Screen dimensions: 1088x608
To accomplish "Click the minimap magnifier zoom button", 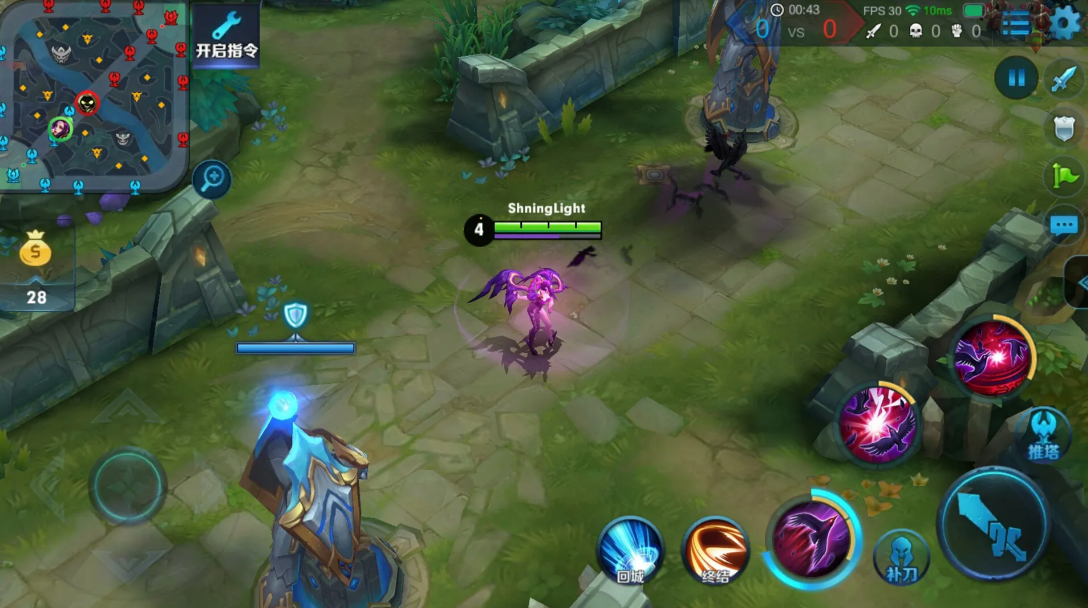I will [211, 179].
